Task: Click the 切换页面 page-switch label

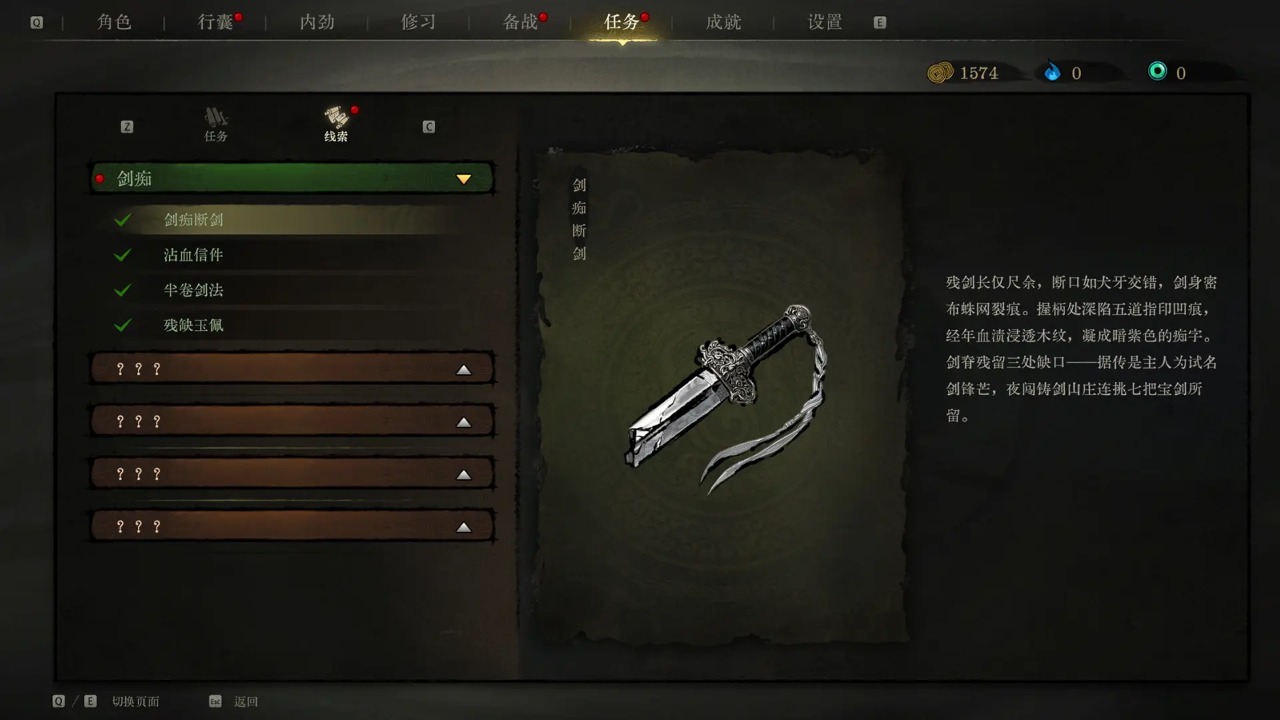Action: click(x=138, y=701)
